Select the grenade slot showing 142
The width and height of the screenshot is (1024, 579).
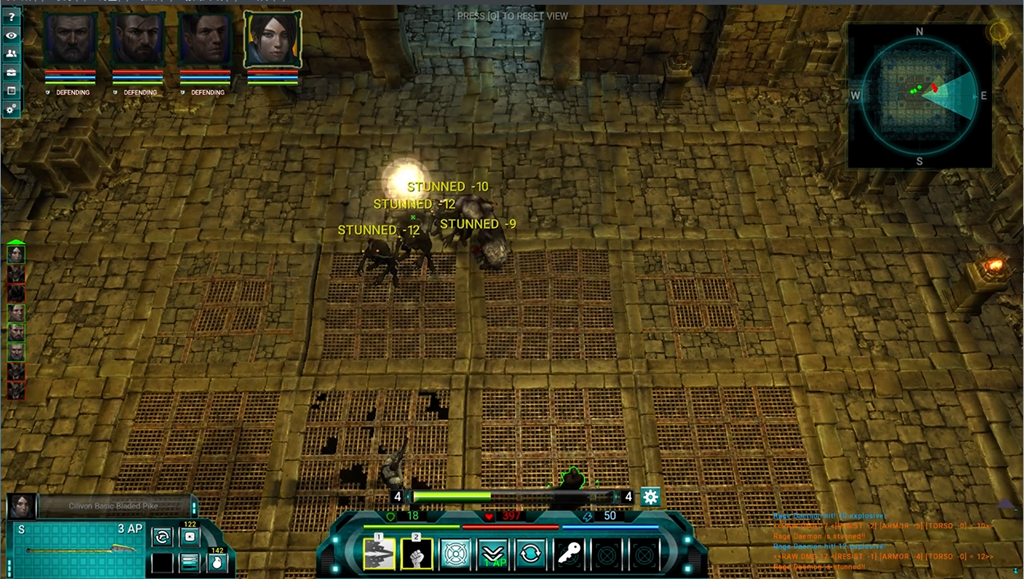point(215,560)
